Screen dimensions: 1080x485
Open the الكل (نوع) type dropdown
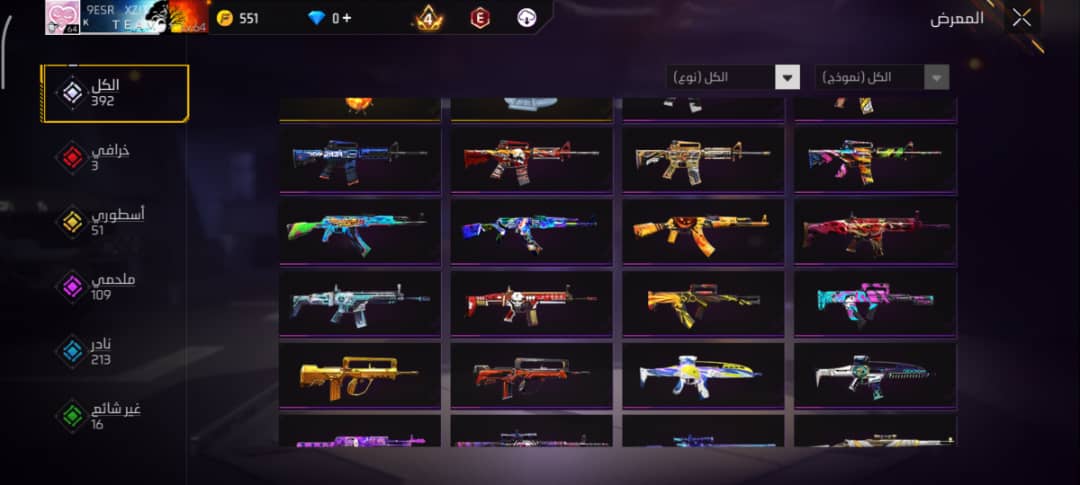pyautogui.click(x=733, y=77)
